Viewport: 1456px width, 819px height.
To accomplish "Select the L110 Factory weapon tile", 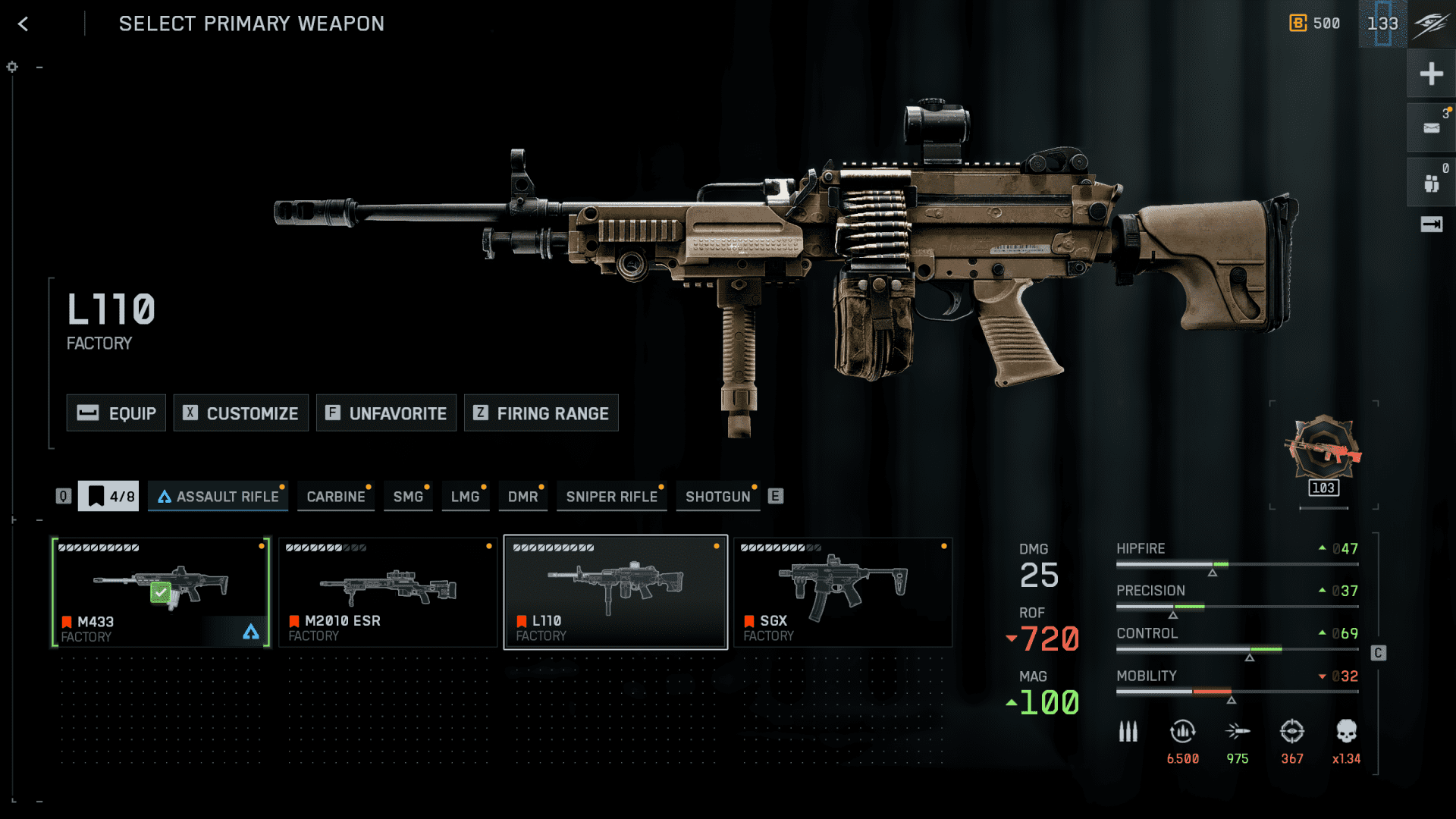I will [615, 592].
